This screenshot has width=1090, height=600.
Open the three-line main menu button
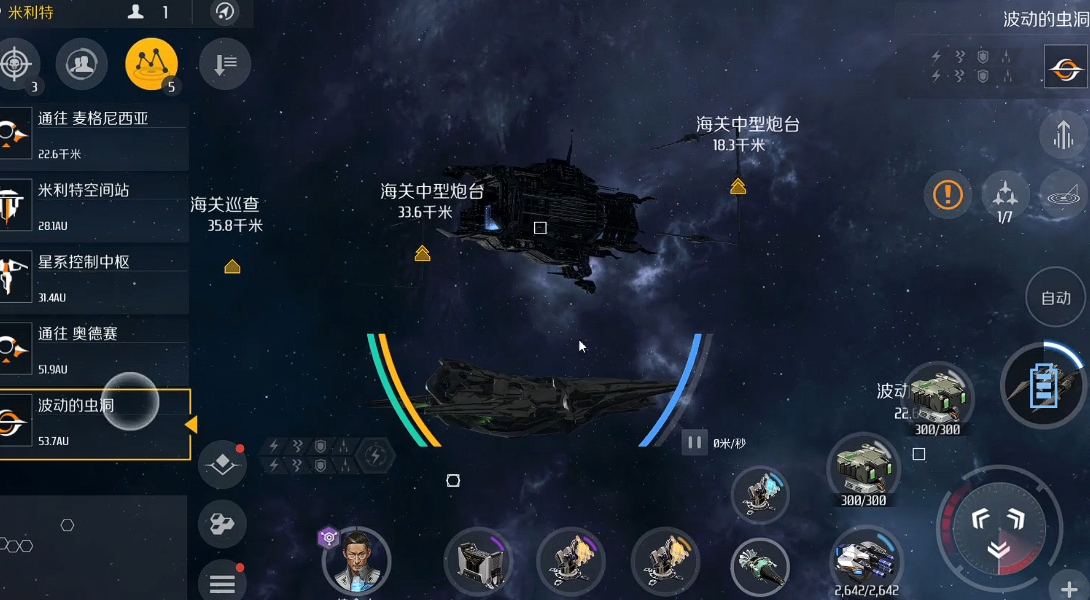click(222, 583)
